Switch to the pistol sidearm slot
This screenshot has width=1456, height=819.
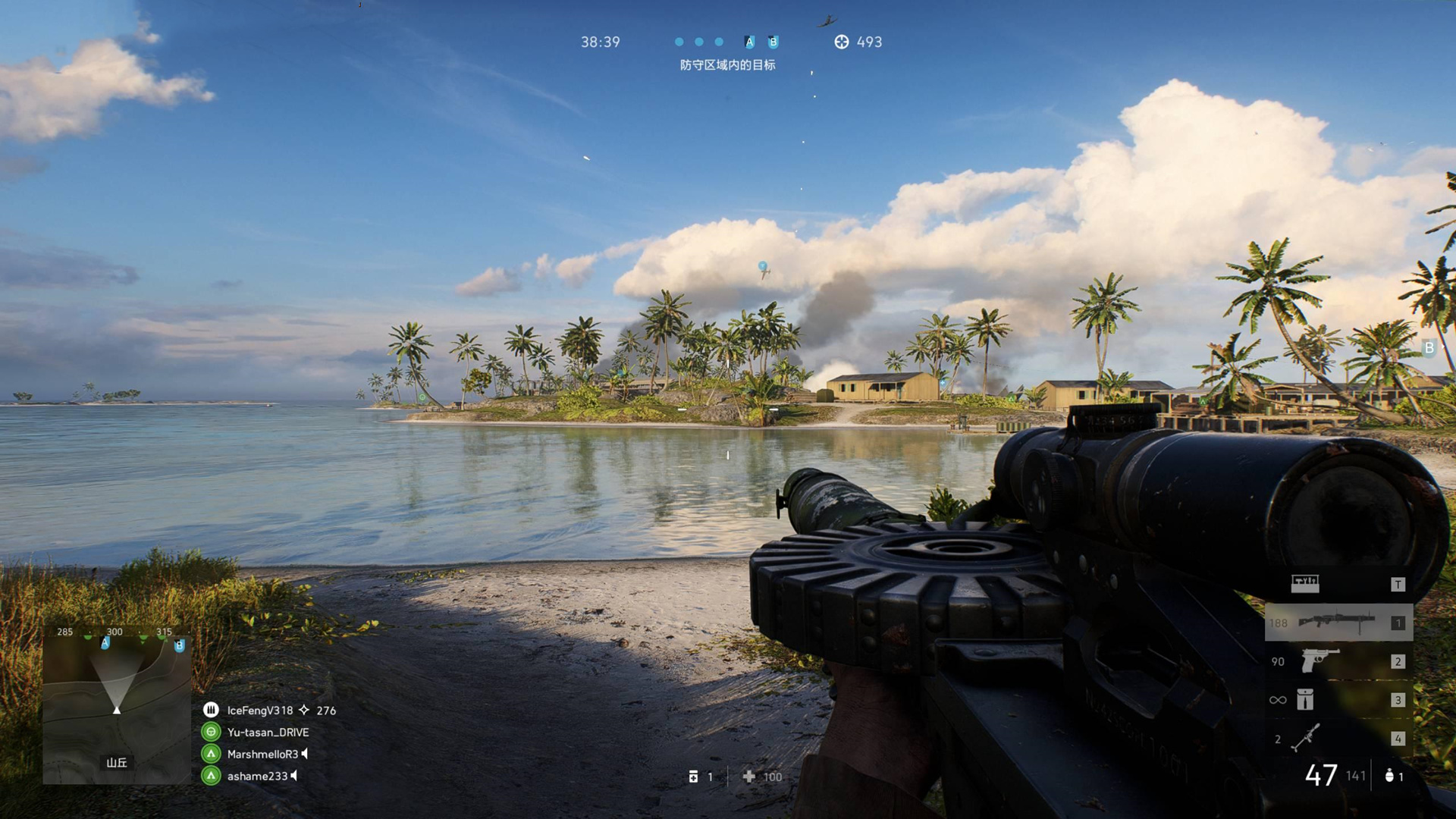tap(1320, 661)
